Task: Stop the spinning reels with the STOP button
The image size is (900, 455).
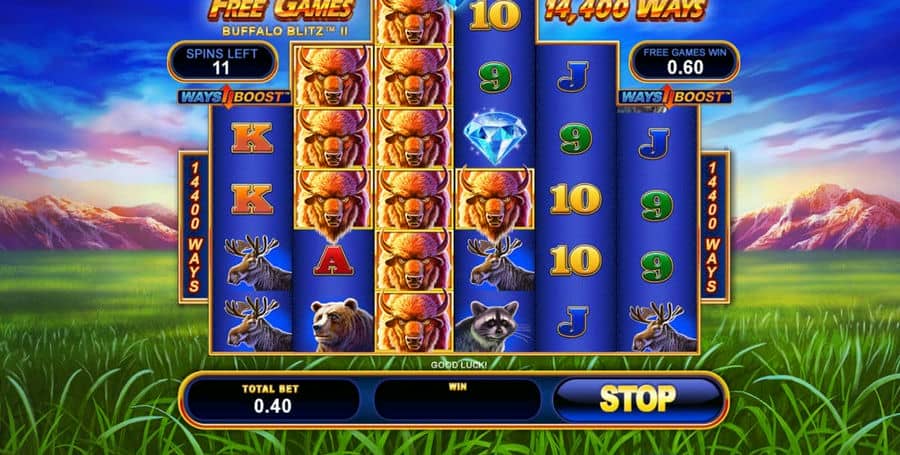Action: 637,399
